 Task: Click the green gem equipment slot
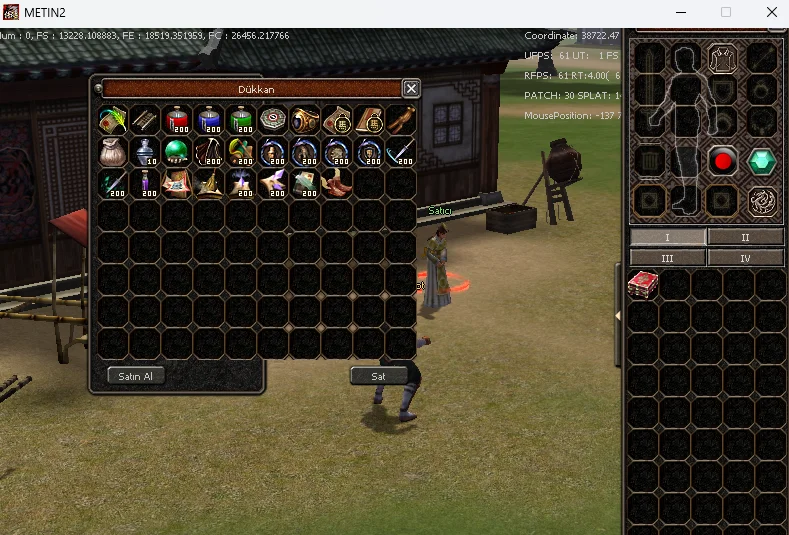[x=763, y=161]
